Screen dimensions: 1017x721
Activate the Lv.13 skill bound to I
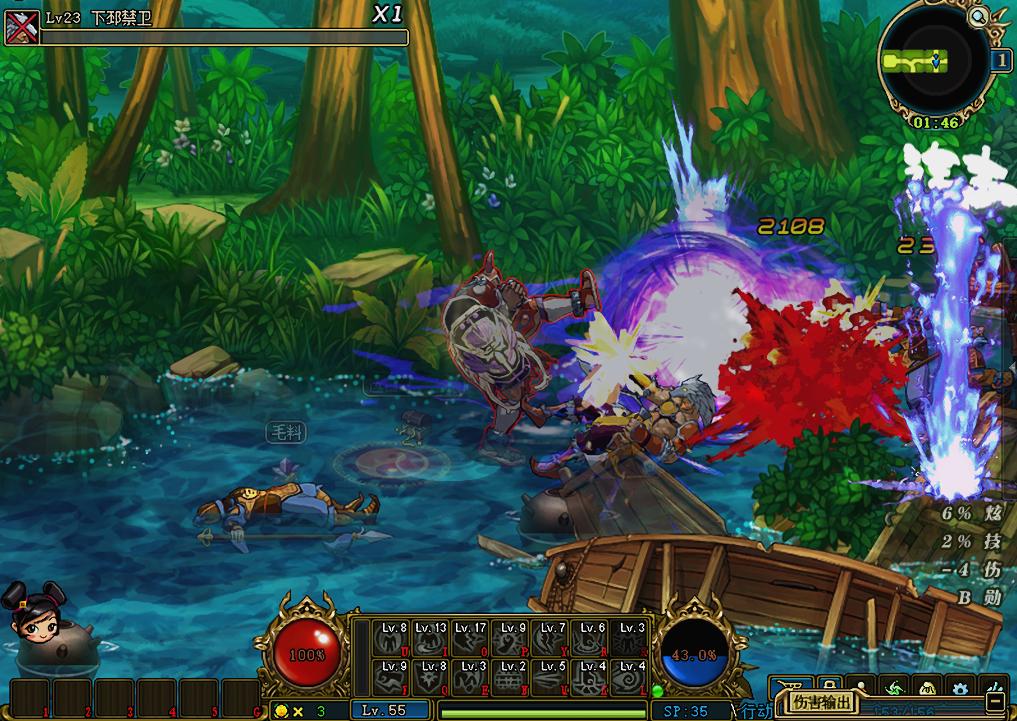[x=431, y=639]
